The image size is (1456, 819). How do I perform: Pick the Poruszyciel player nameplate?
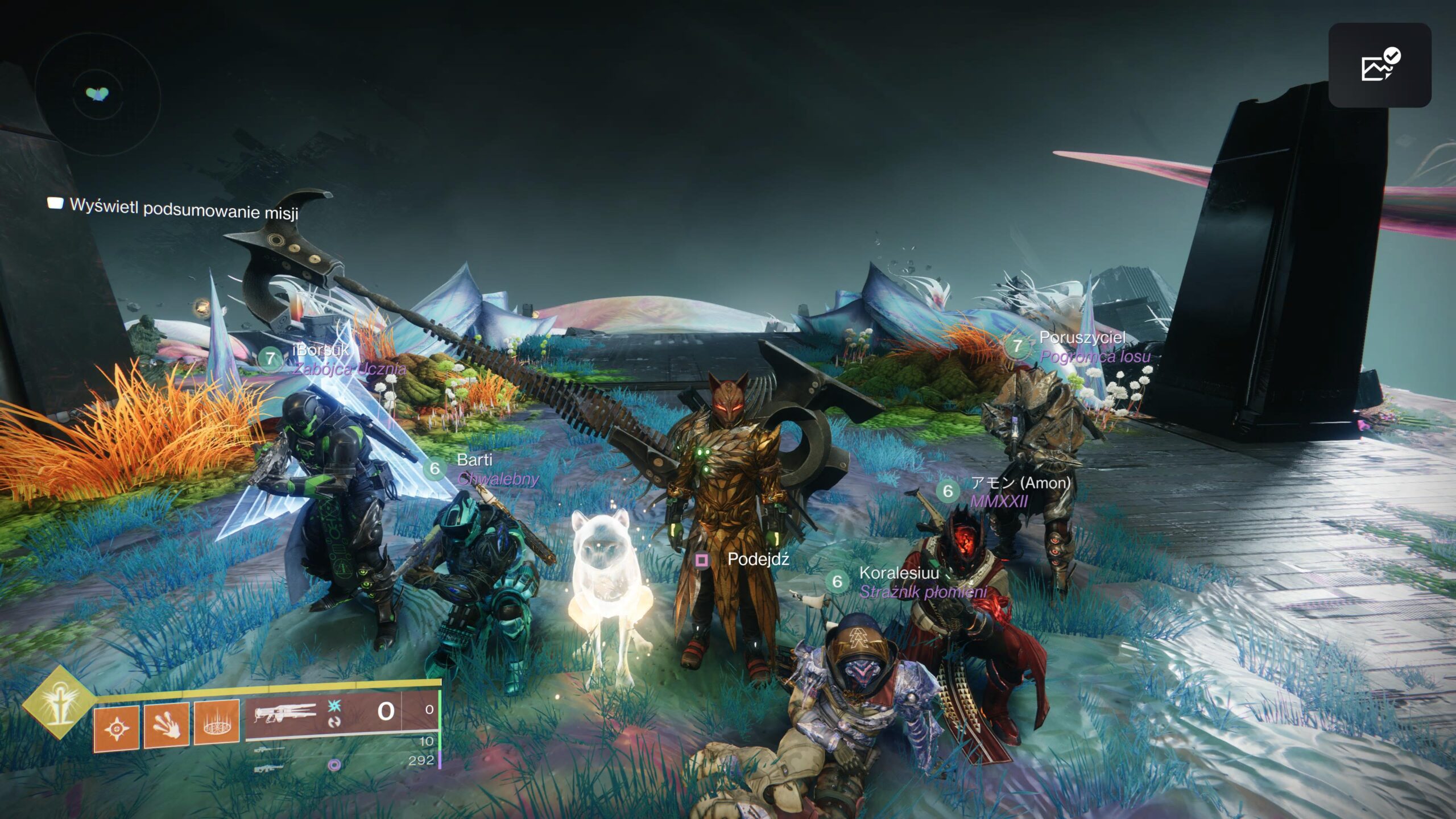1082,338
